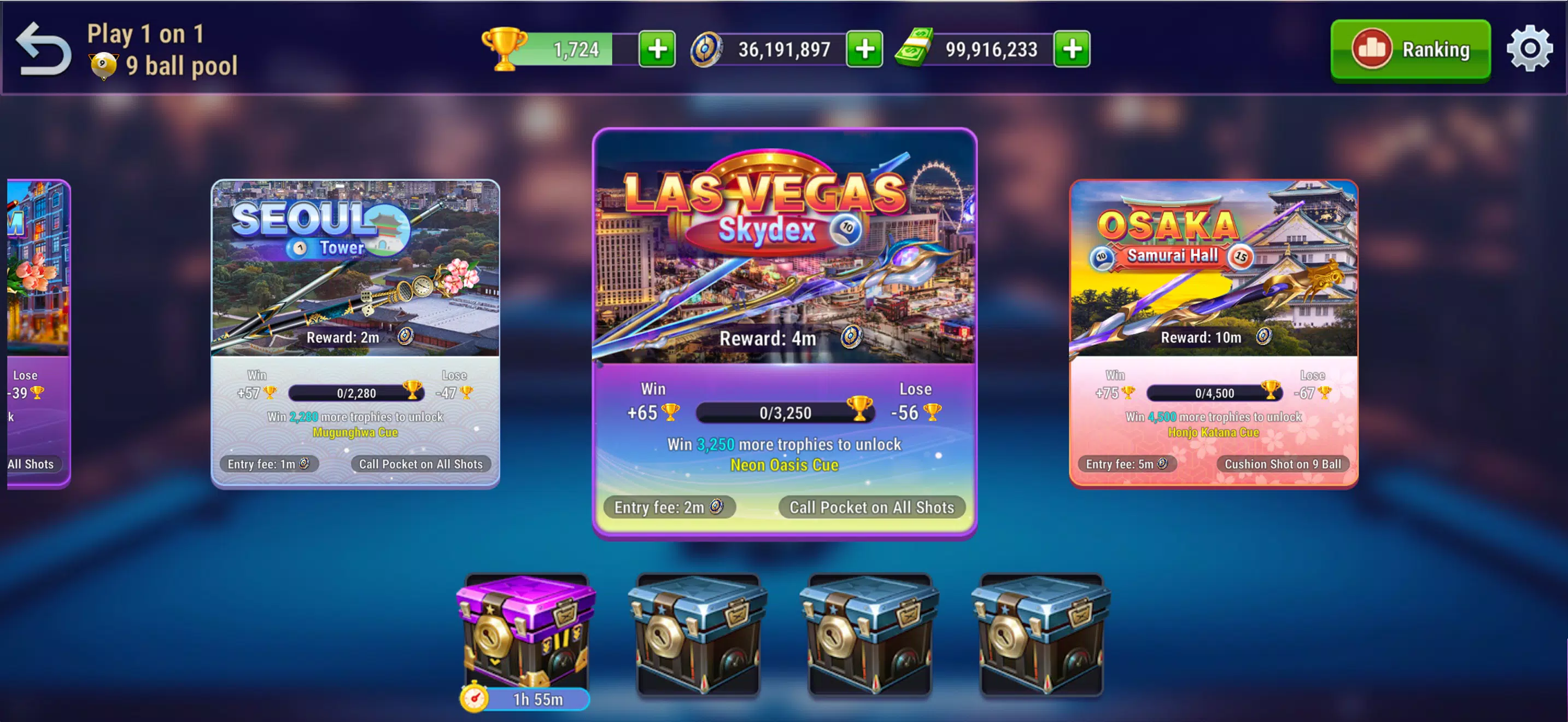Image resolution: width=1568 pixels, height=722 pixels.
Task: Click Call Pocket on All Shots for Las Vegas
Action: click(x=871, y=507)
